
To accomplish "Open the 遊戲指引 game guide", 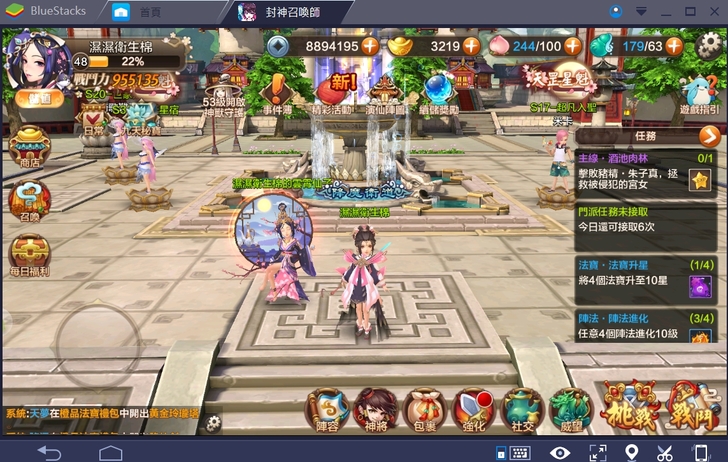I will (x=698, y=91).
